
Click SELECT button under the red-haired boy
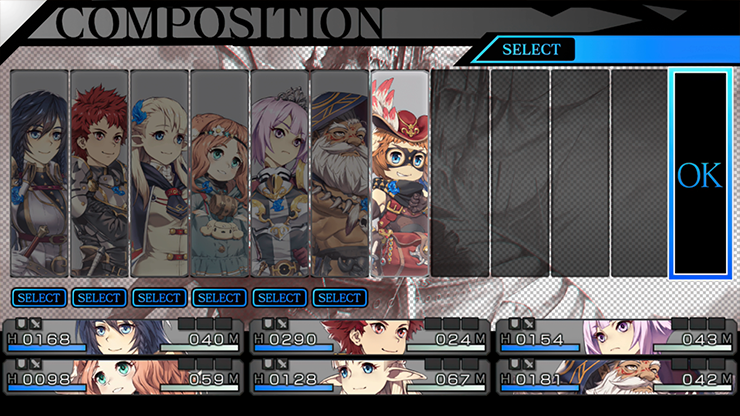[x=100, y=297]
